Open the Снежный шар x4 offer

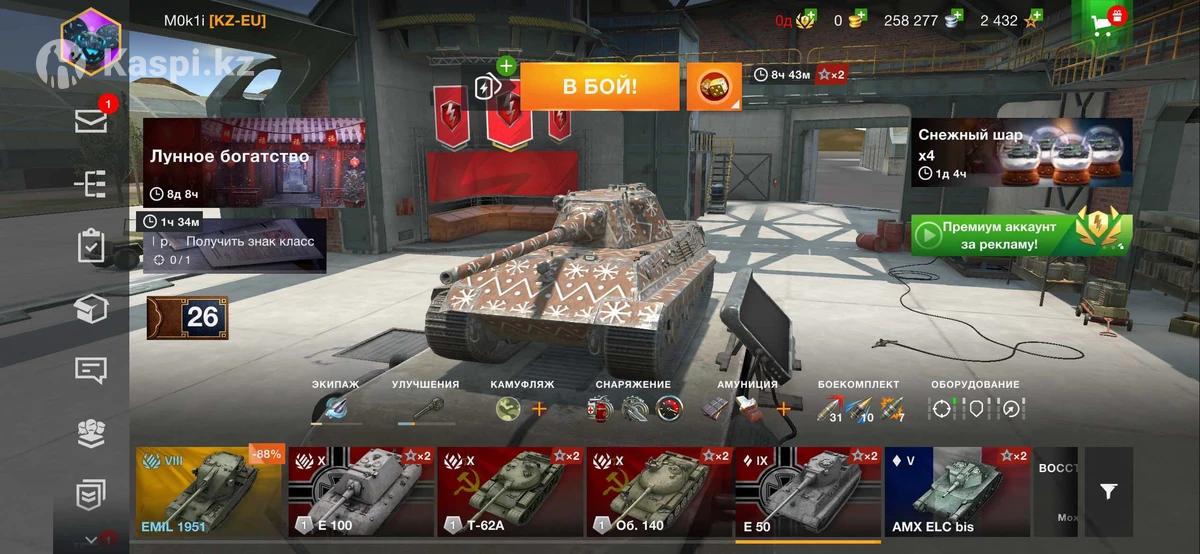coord(1021,153)
